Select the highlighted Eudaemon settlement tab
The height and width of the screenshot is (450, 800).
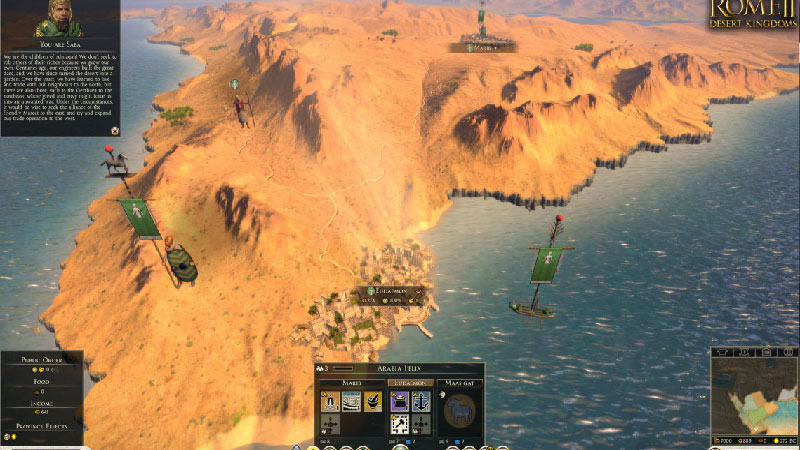pos(409,382)
